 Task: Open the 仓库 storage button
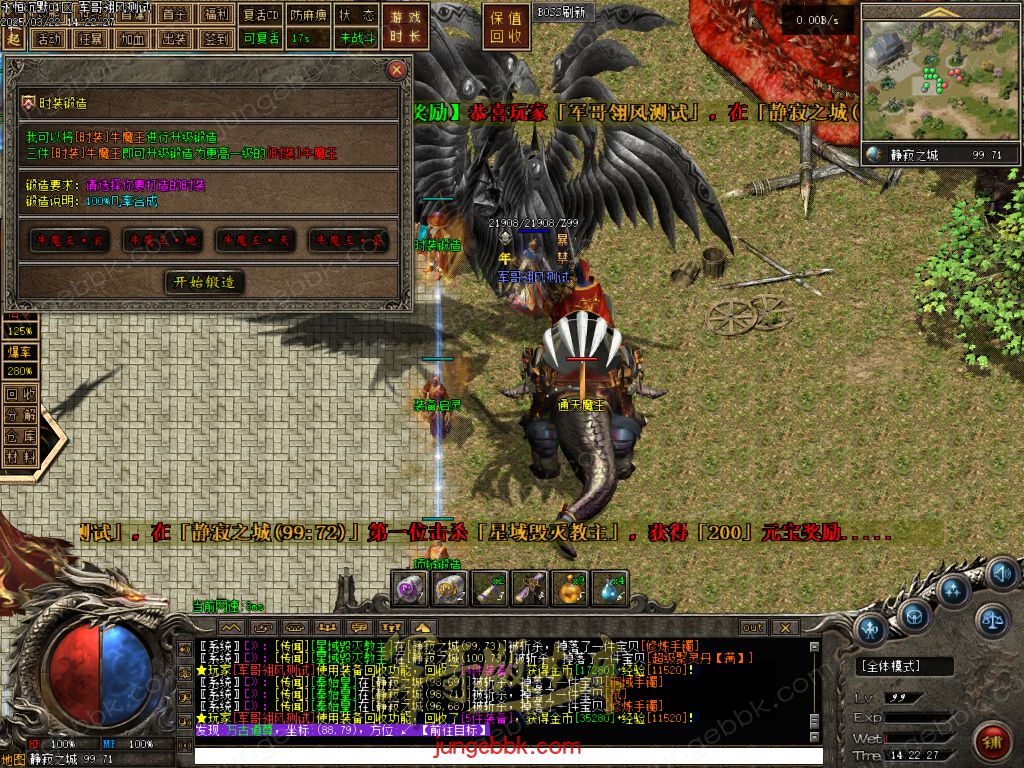(x=20, y=435)
